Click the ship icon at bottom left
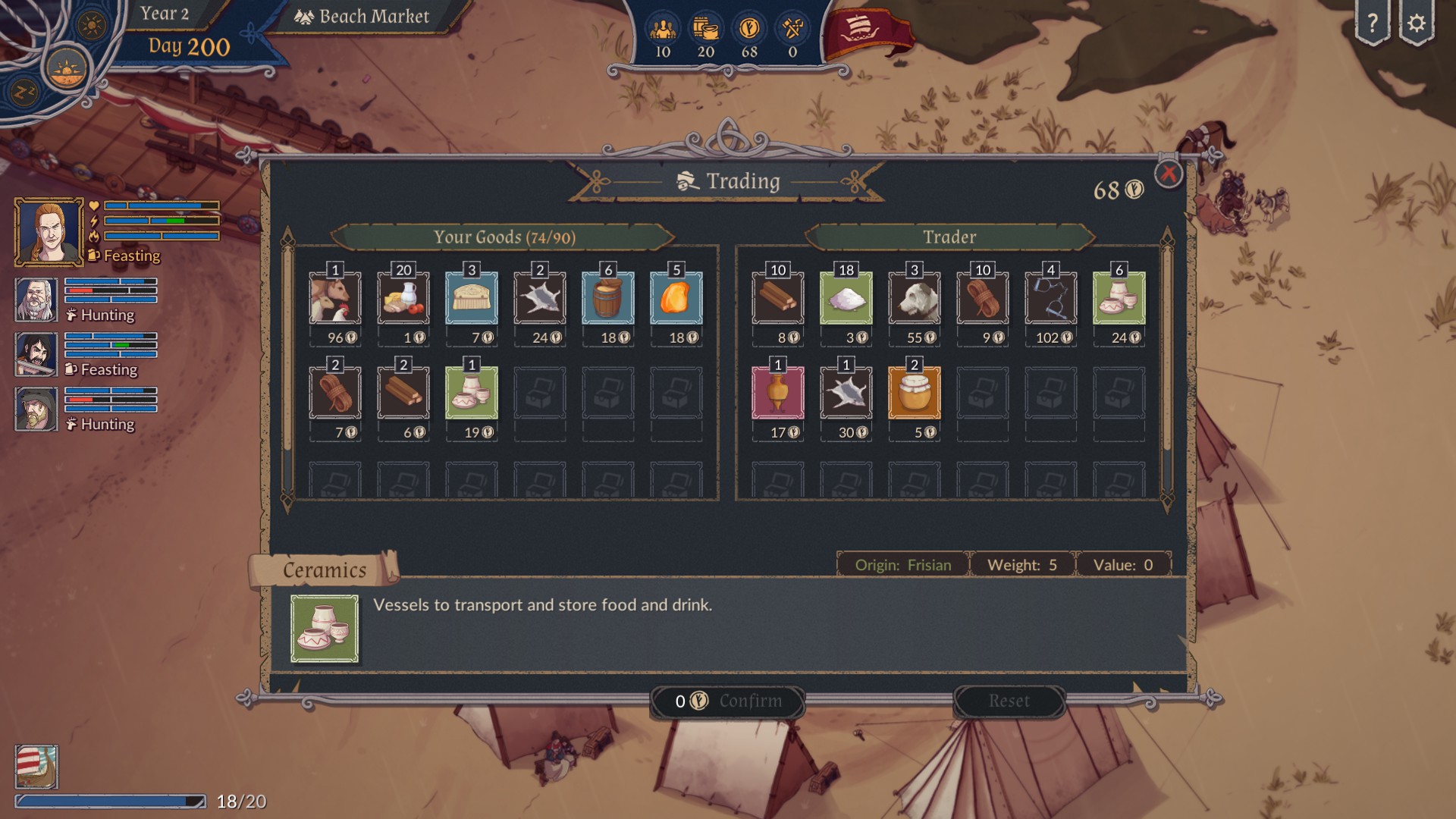This screenshot has height=819, width=1456. coord(36,767)
